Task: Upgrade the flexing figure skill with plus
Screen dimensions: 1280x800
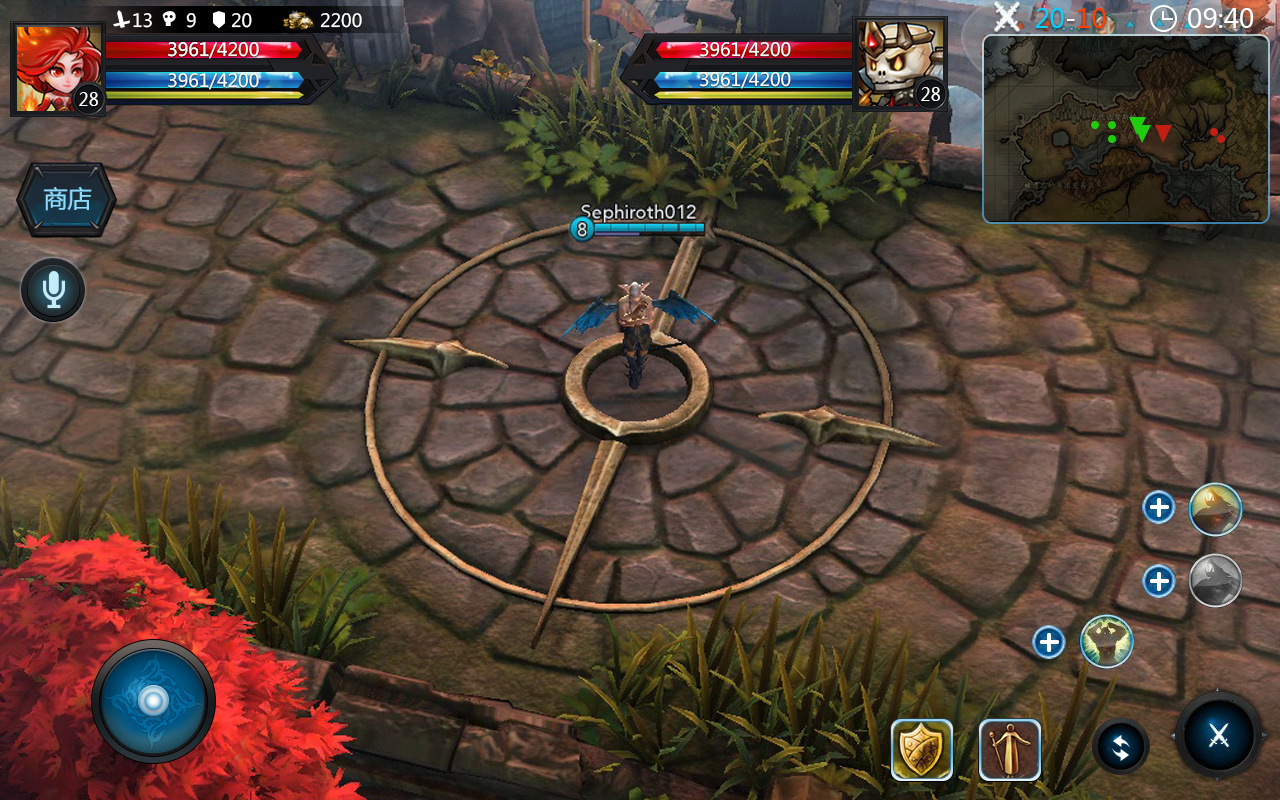Action: 1049,641
